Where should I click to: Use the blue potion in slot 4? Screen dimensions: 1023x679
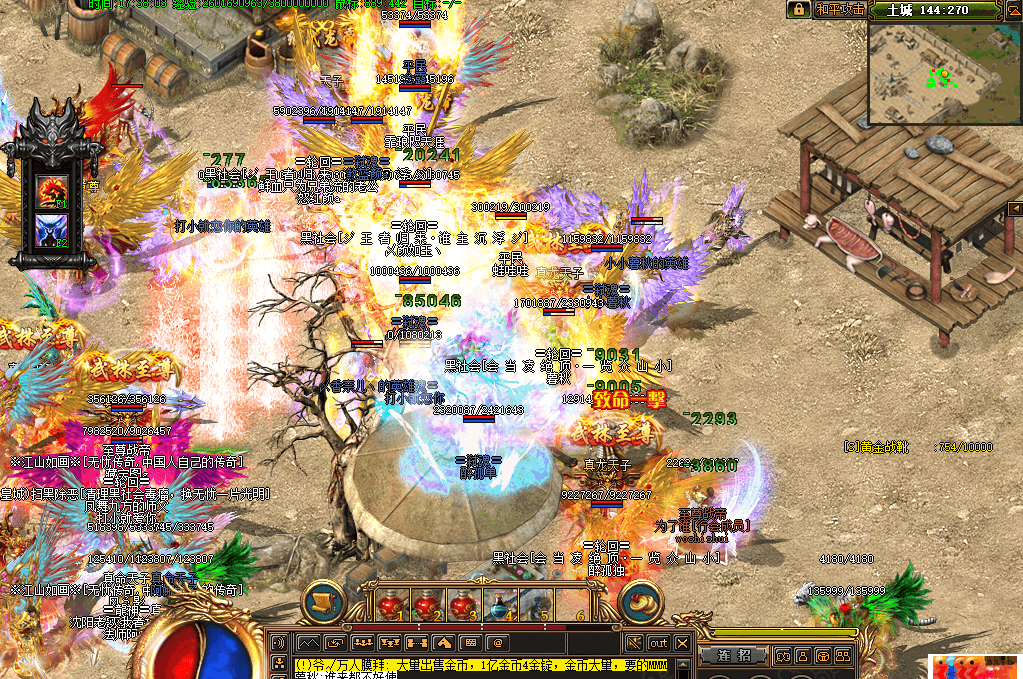tap(499, 604)
